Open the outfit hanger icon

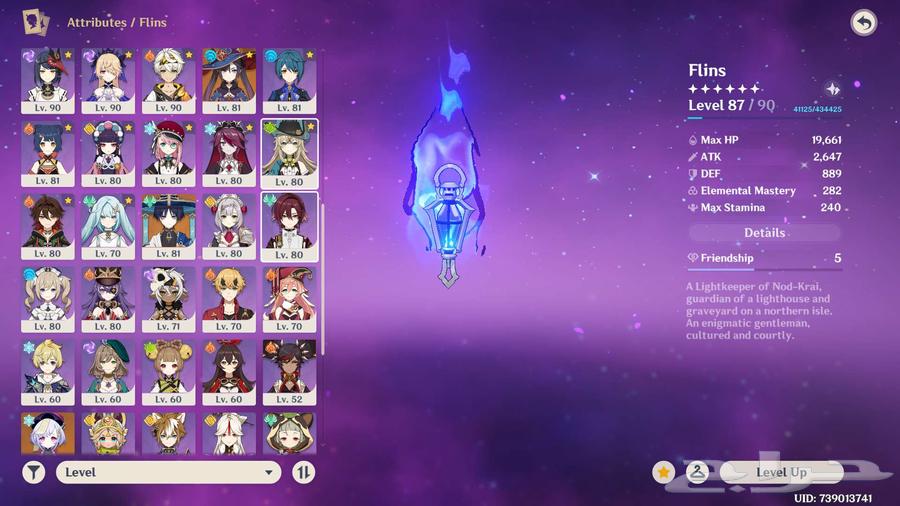tap(697, 472)
